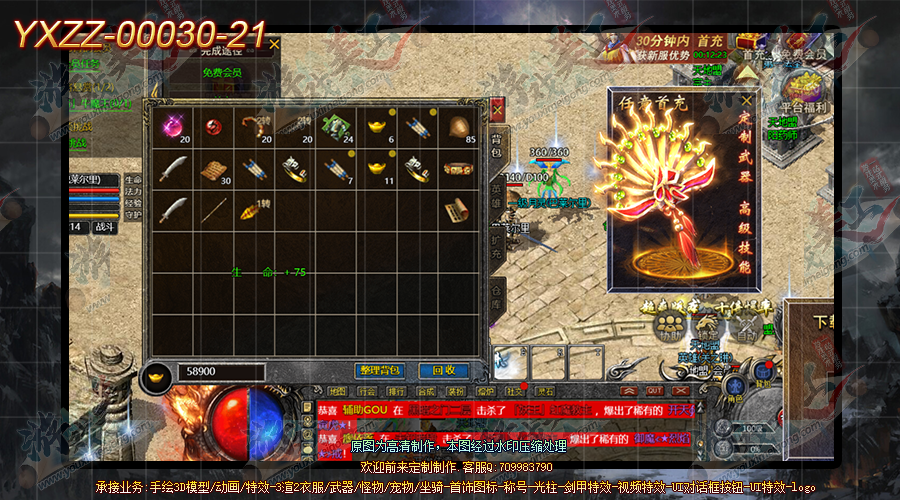Click the 协助 assist icon
Viewport: 900px width, 500px height.
click(x=669, y=335)
